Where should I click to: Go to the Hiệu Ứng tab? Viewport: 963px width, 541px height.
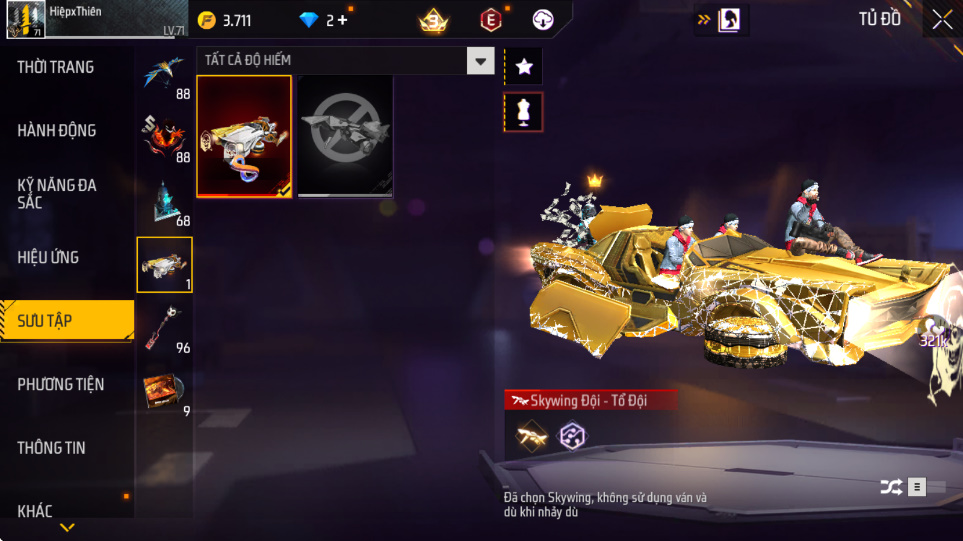pyautogui.click(x=48, y=257)
